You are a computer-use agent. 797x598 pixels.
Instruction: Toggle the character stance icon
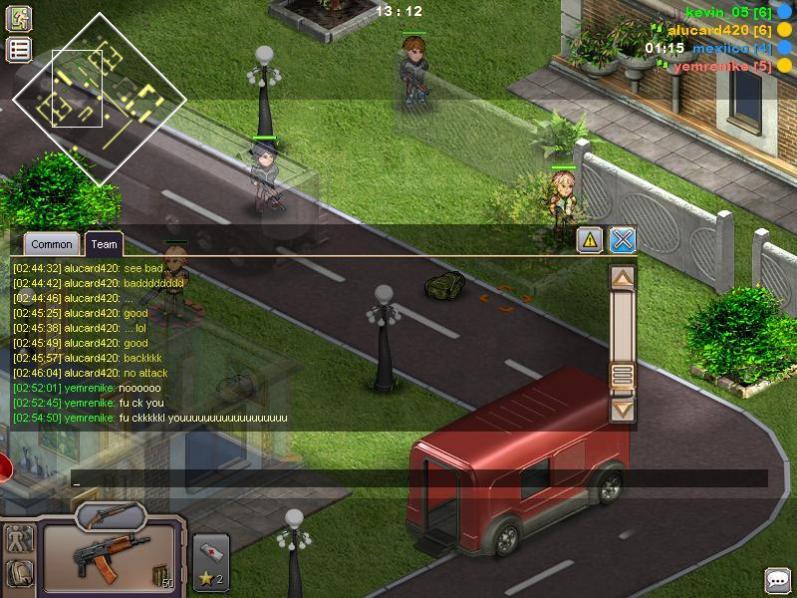click(x=19, y=539)
